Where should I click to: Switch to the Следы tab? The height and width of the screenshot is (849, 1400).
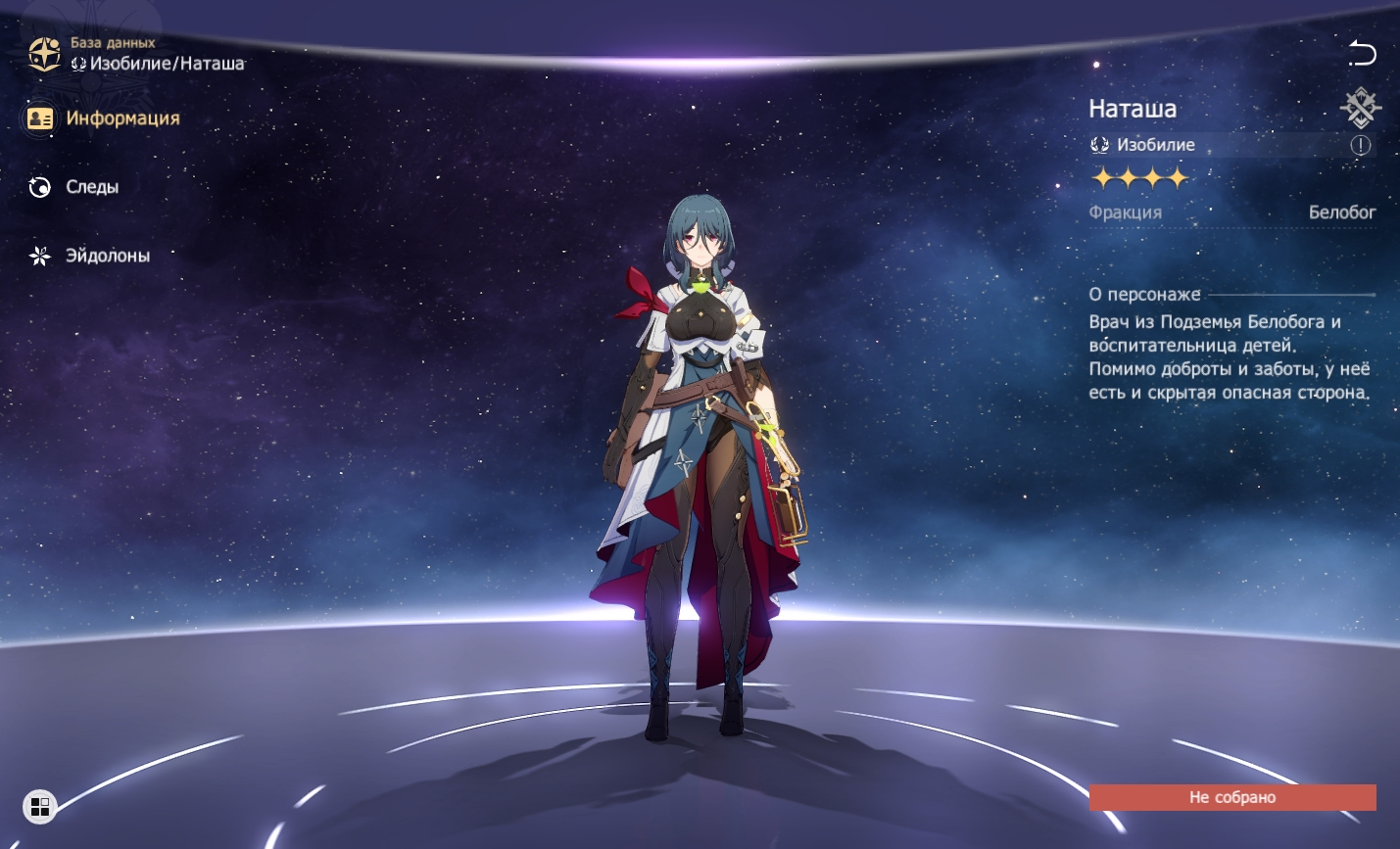pyautogui.click(x=74, y=187)
